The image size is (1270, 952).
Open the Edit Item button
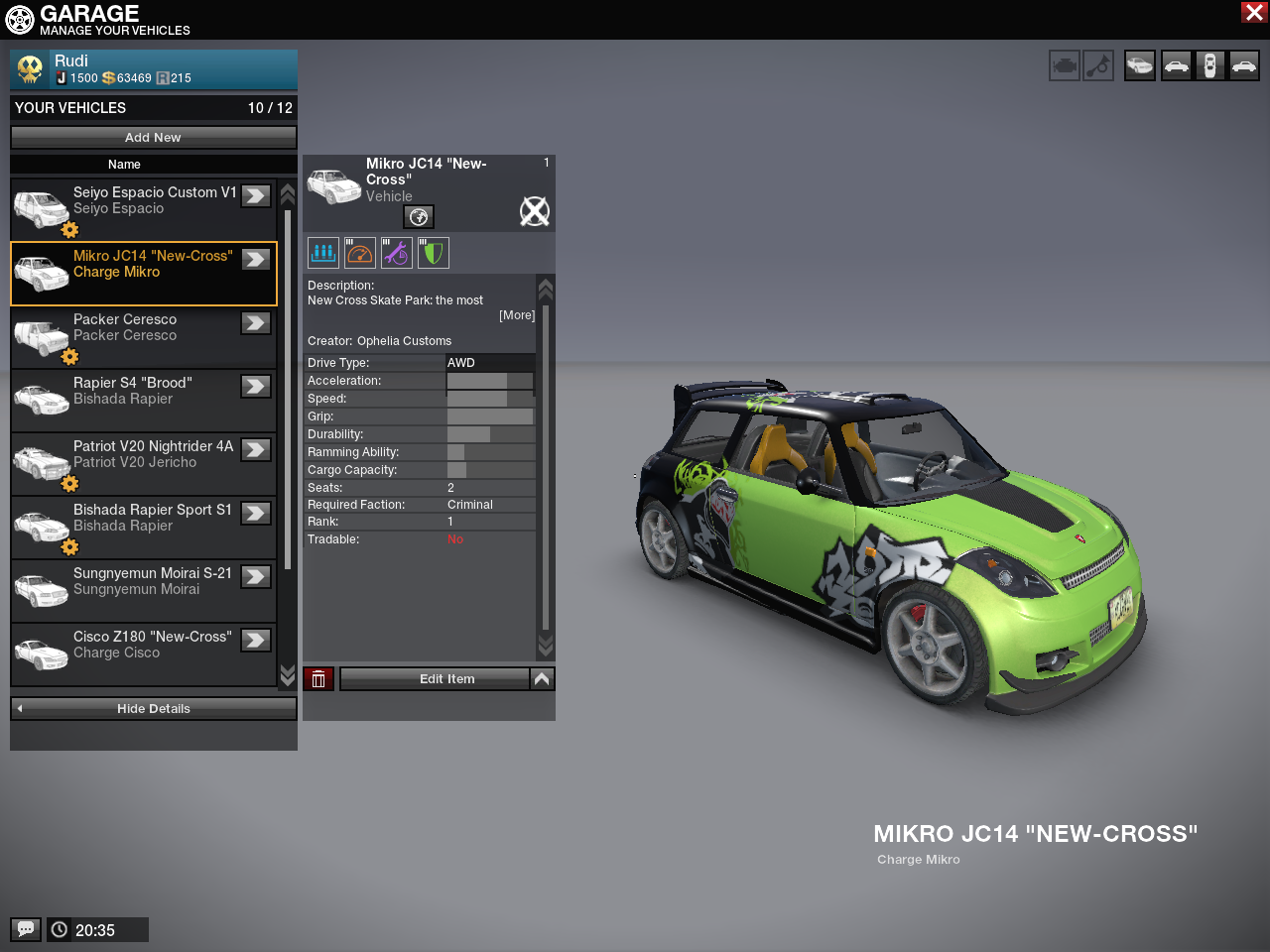click(435, 679)
